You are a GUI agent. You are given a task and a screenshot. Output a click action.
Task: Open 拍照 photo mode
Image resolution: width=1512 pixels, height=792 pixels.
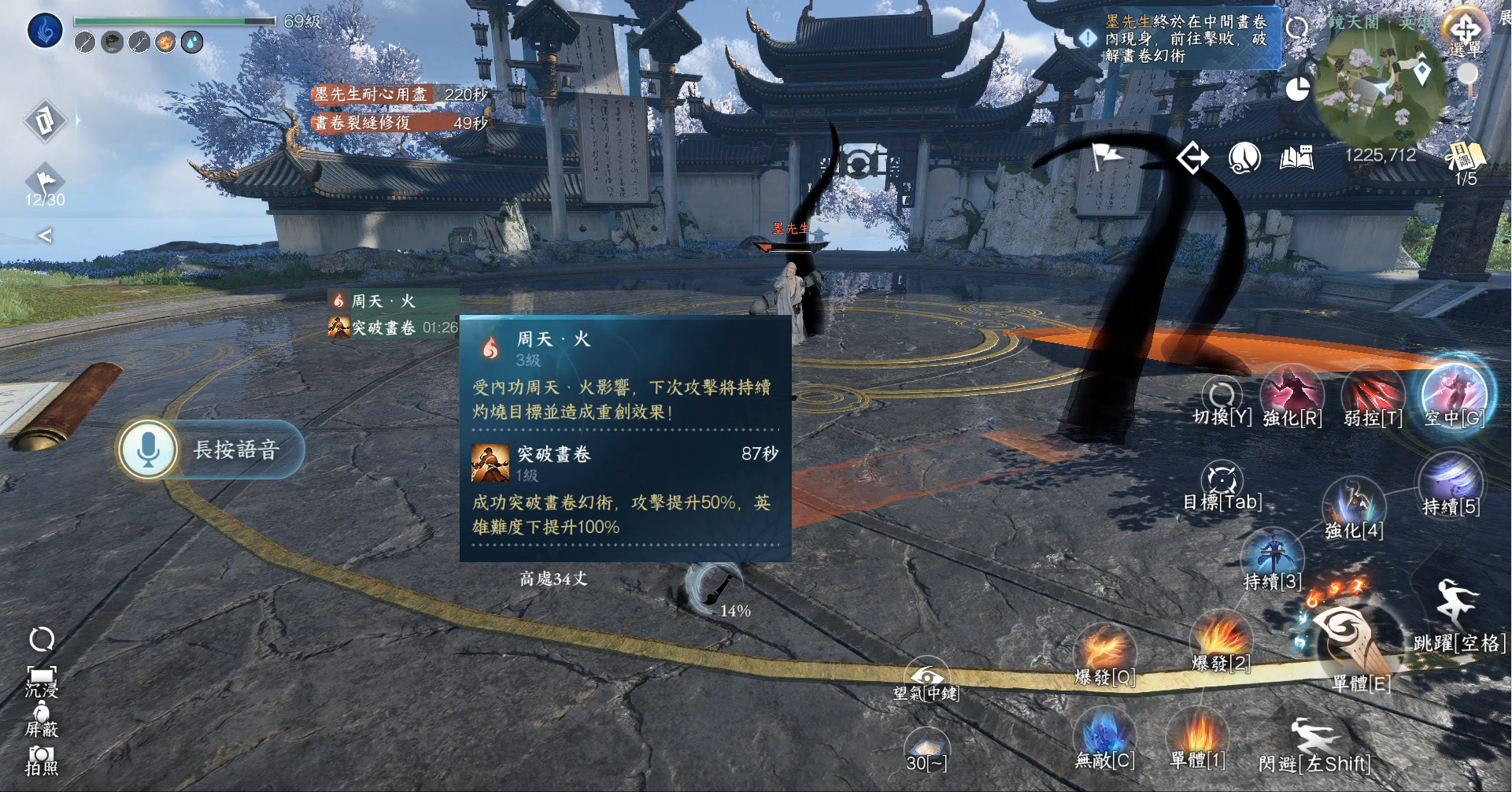click(41, 760)
